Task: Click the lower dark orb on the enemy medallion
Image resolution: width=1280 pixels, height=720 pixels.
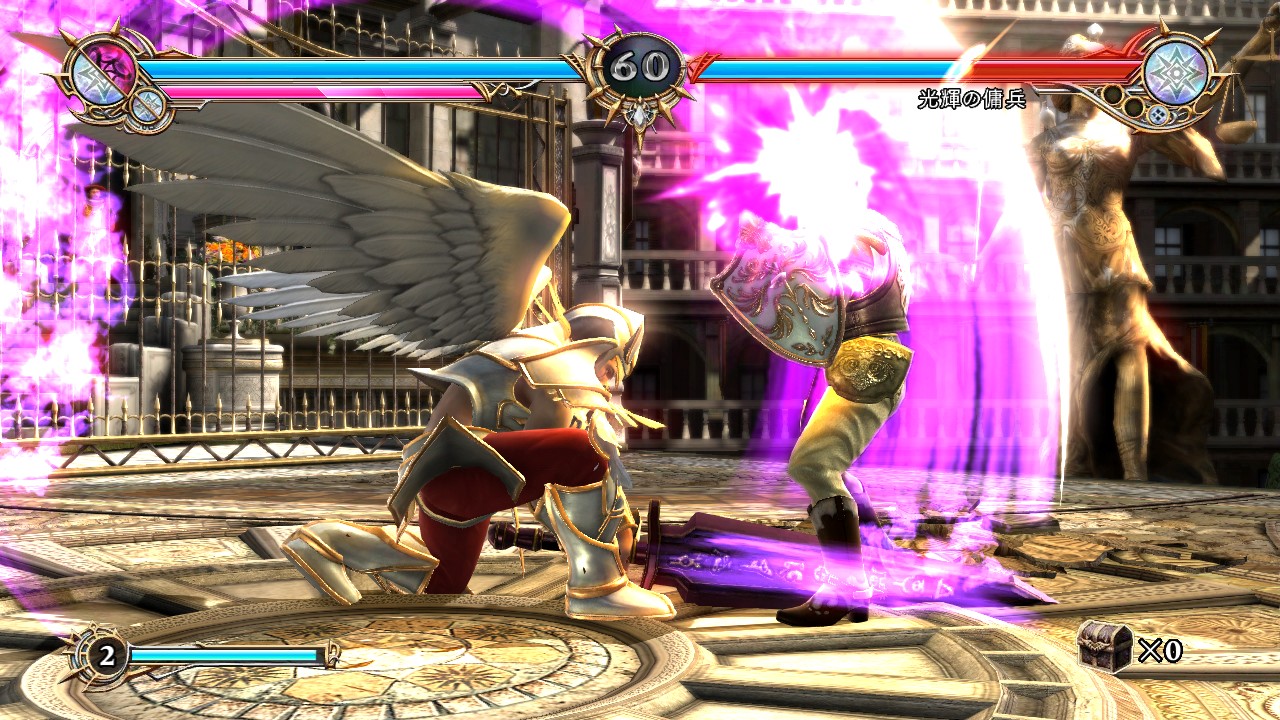Action: (x=1134, y=108)
